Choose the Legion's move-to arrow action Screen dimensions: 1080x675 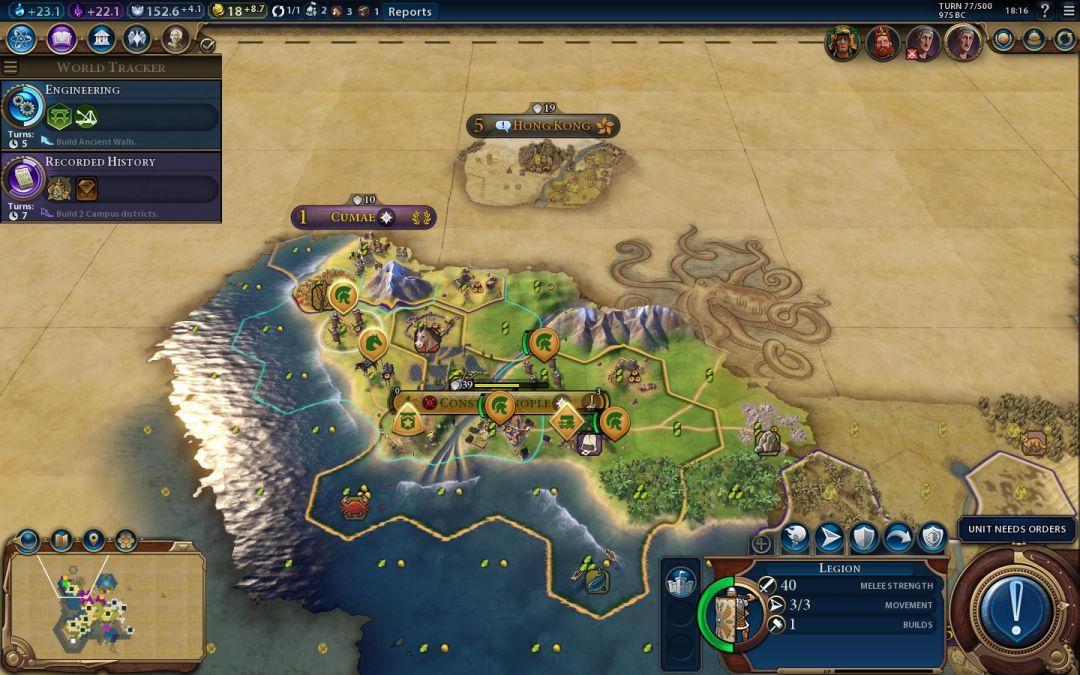[x=830, y=538]
